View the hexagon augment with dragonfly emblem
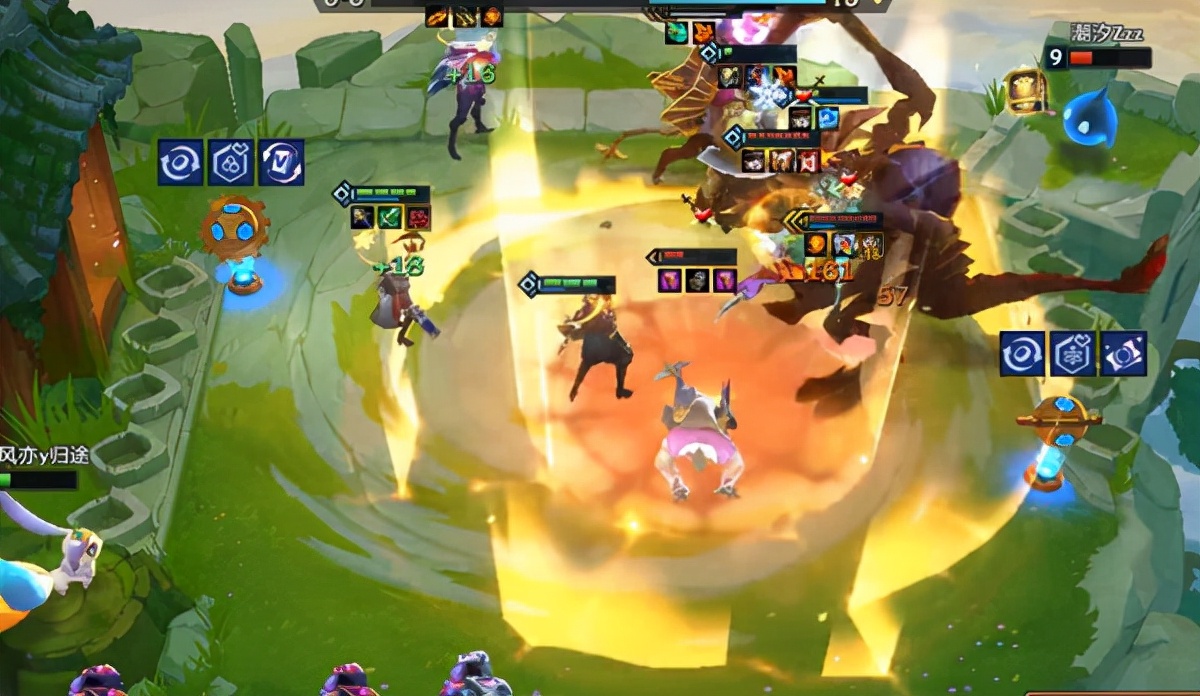 [x=1072, y=355]
